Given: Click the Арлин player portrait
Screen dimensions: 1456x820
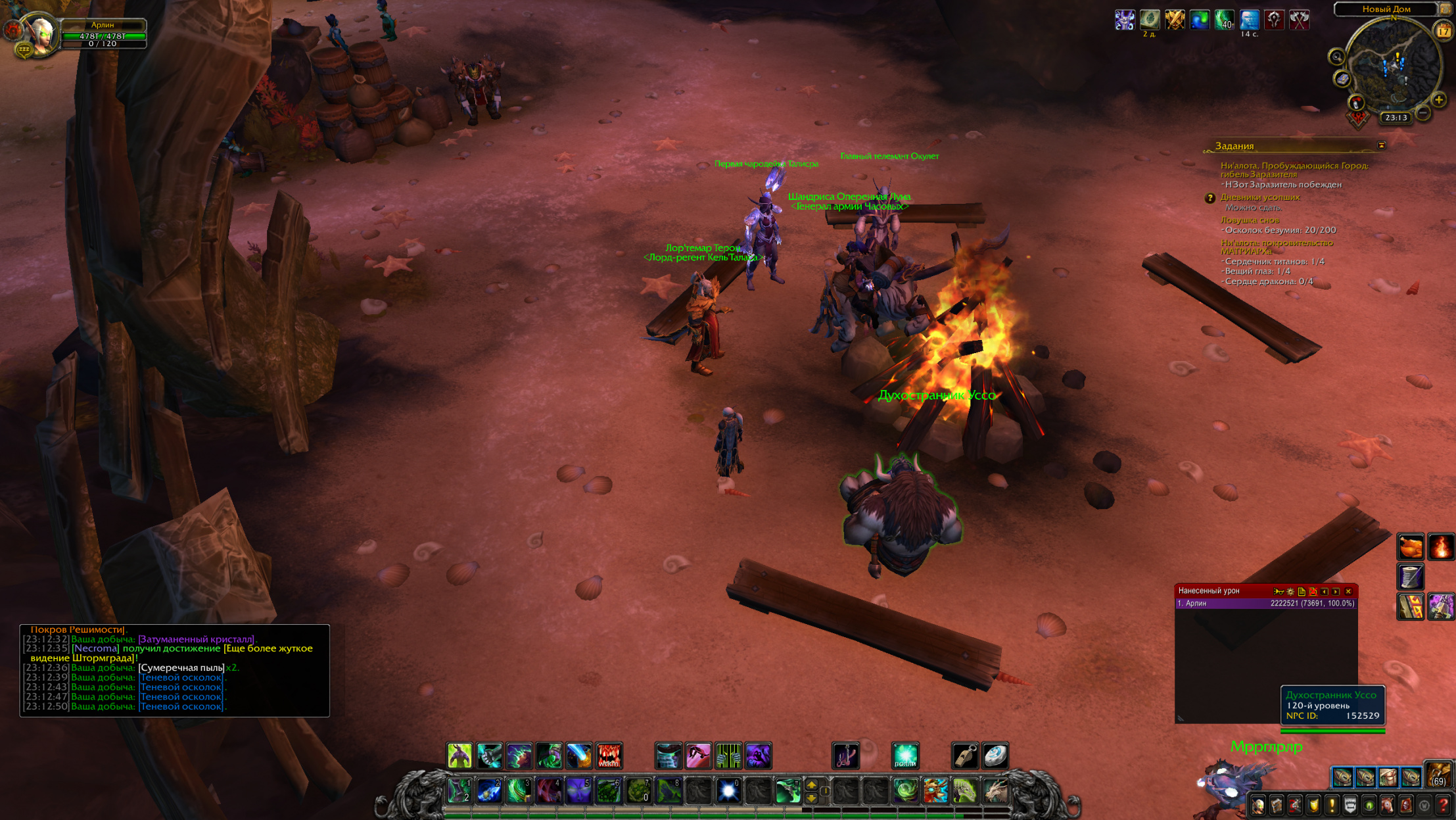Looking at the screenshot, I should [x=41, y=33].
